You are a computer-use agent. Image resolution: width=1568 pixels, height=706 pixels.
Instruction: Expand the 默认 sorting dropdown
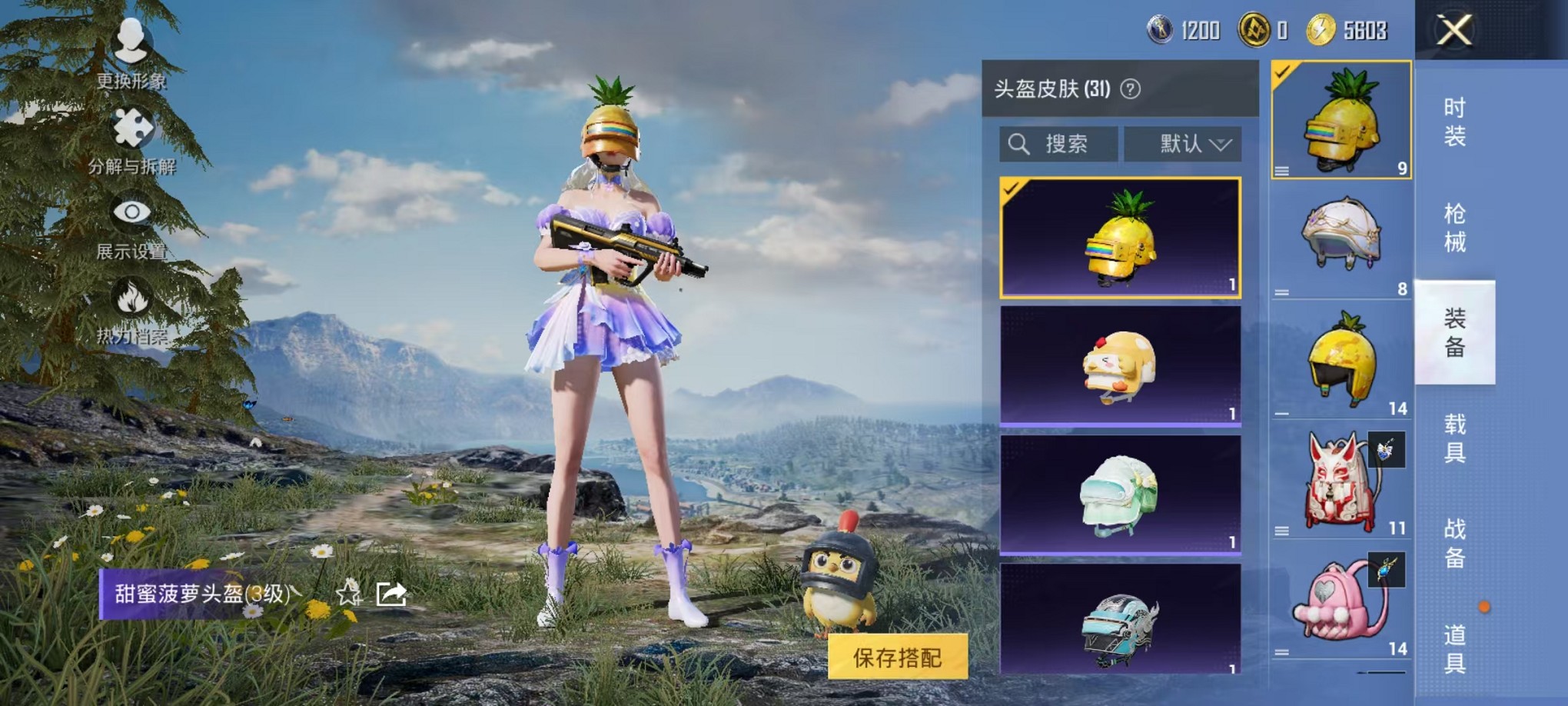coord(1185,144)
